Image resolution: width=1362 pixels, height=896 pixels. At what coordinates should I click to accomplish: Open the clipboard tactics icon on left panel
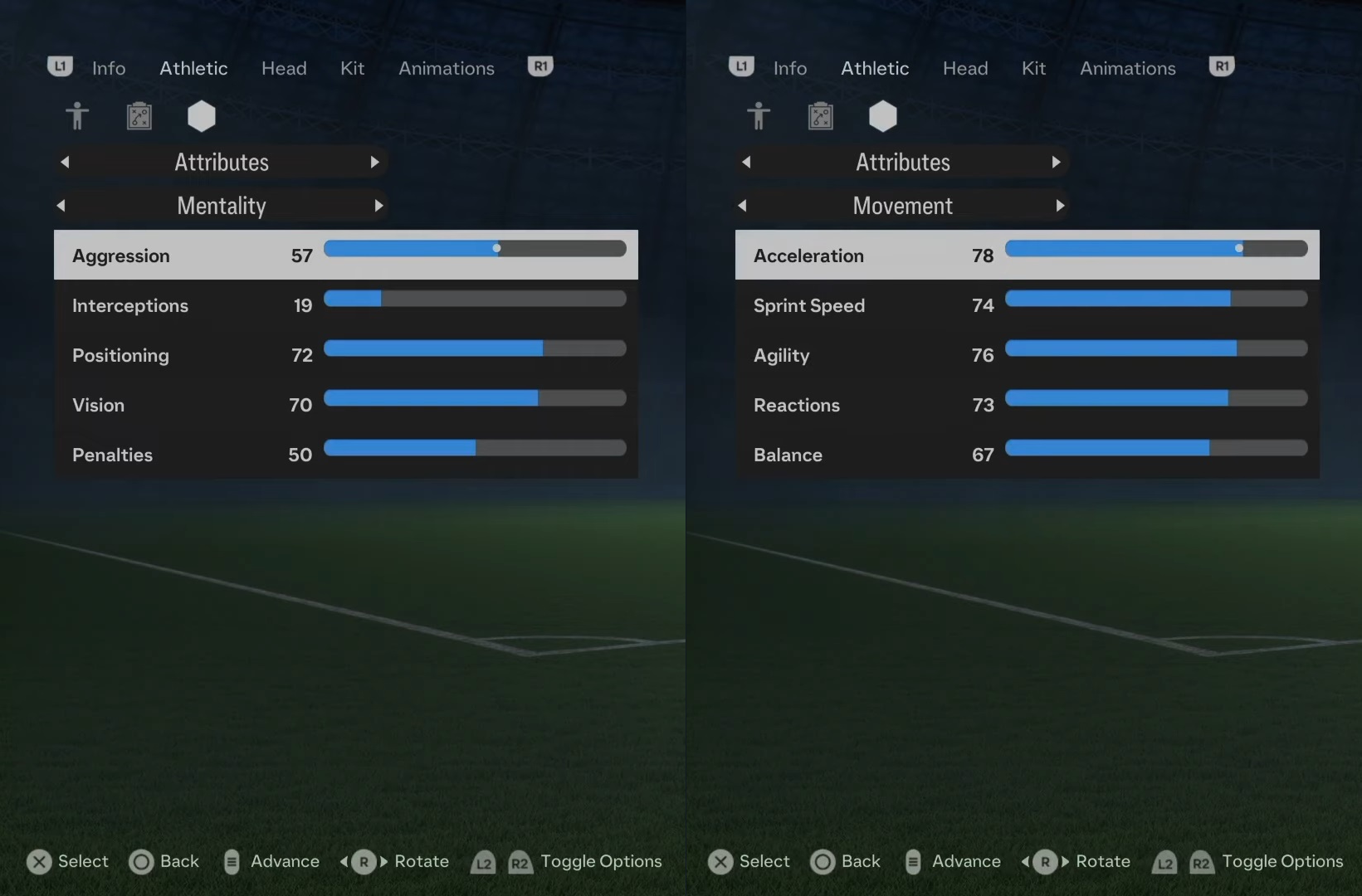tap(139, 116)
